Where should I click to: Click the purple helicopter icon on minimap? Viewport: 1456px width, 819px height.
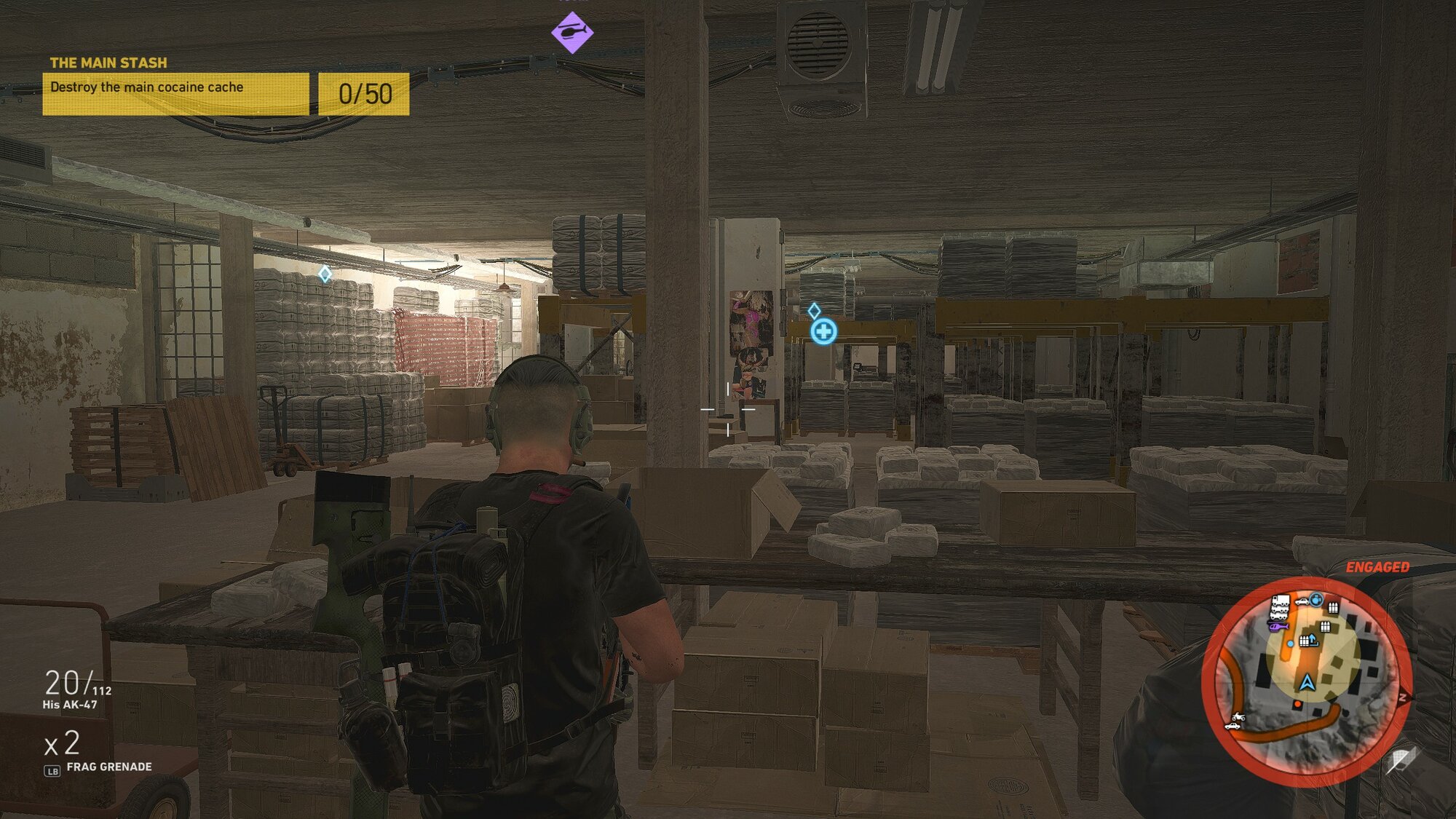[1278, 626]
